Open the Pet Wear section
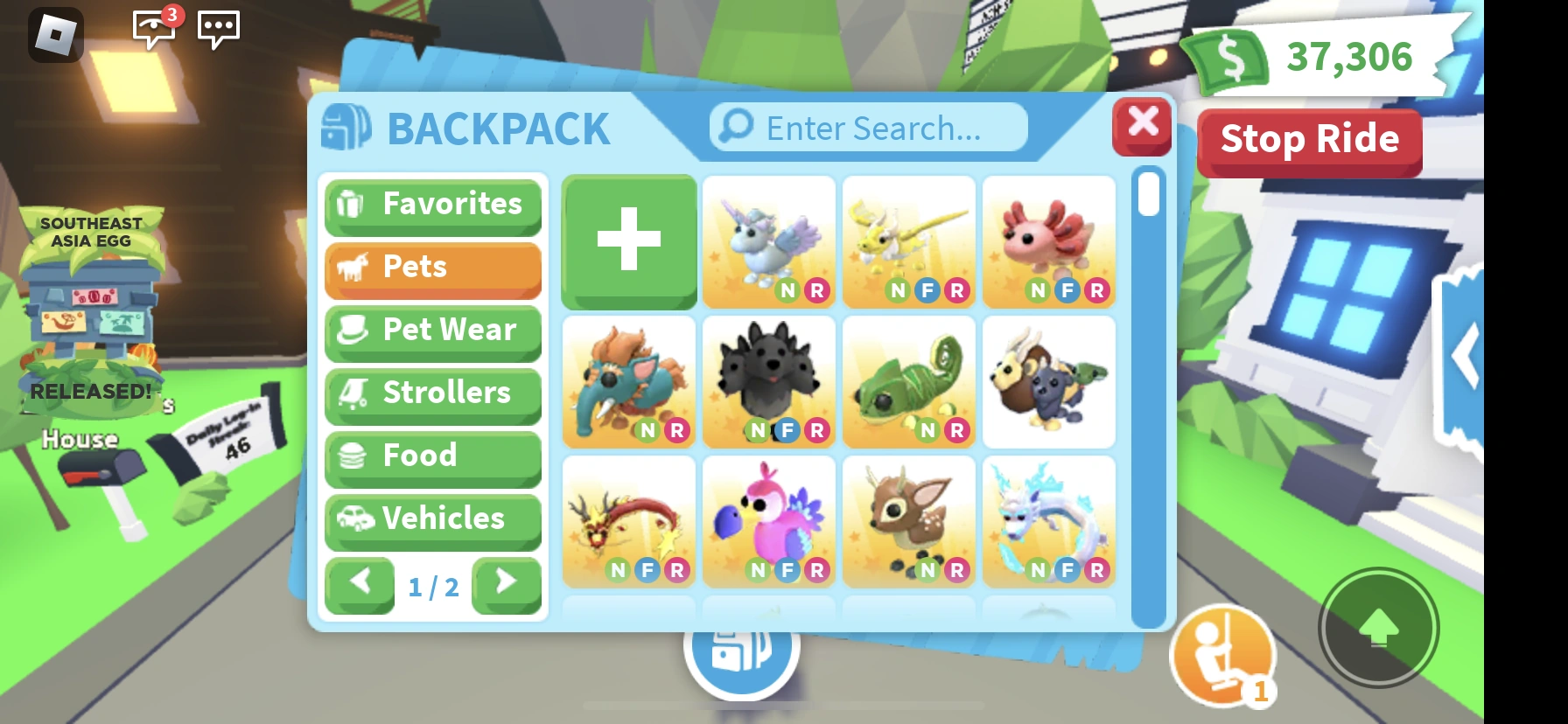The height and width of the screenshot is (724, 1568). click(432, 331)
